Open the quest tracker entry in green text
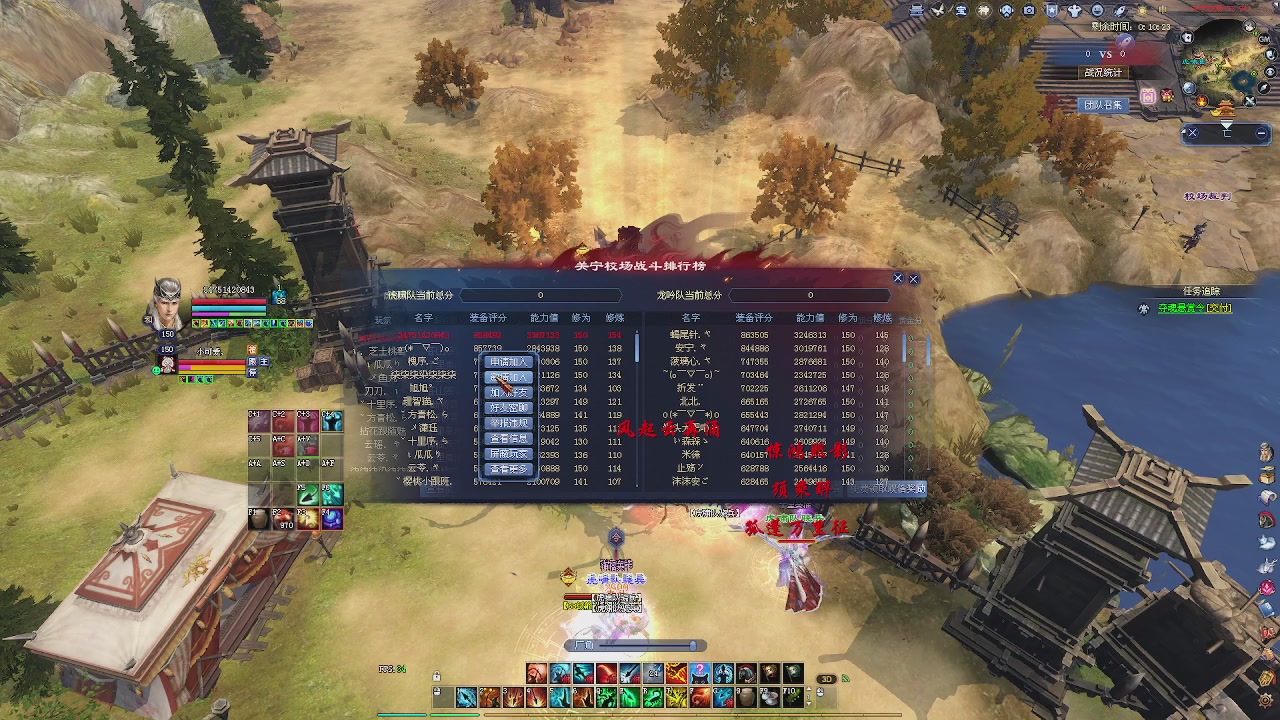The image size is (1280, 720). (1194, 308)
